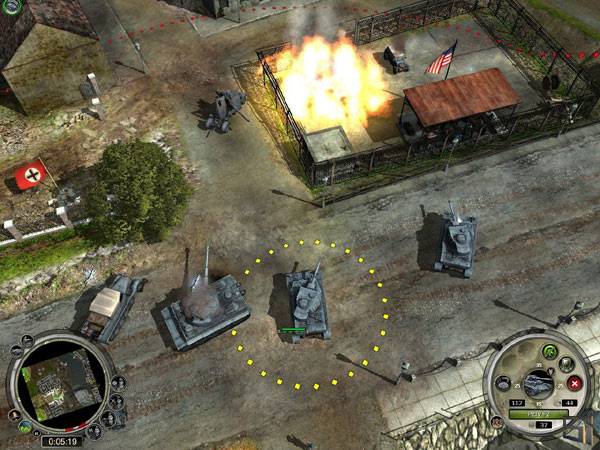Screen dimensions: 600x450
Task: Click the red X cancel order button
Action: click(575, 384)
